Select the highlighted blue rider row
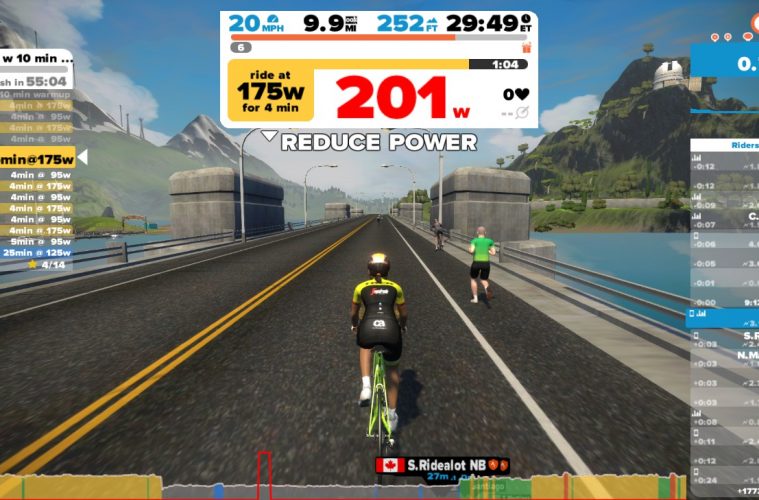Screen dimensions: 759x500 point(723,316)
